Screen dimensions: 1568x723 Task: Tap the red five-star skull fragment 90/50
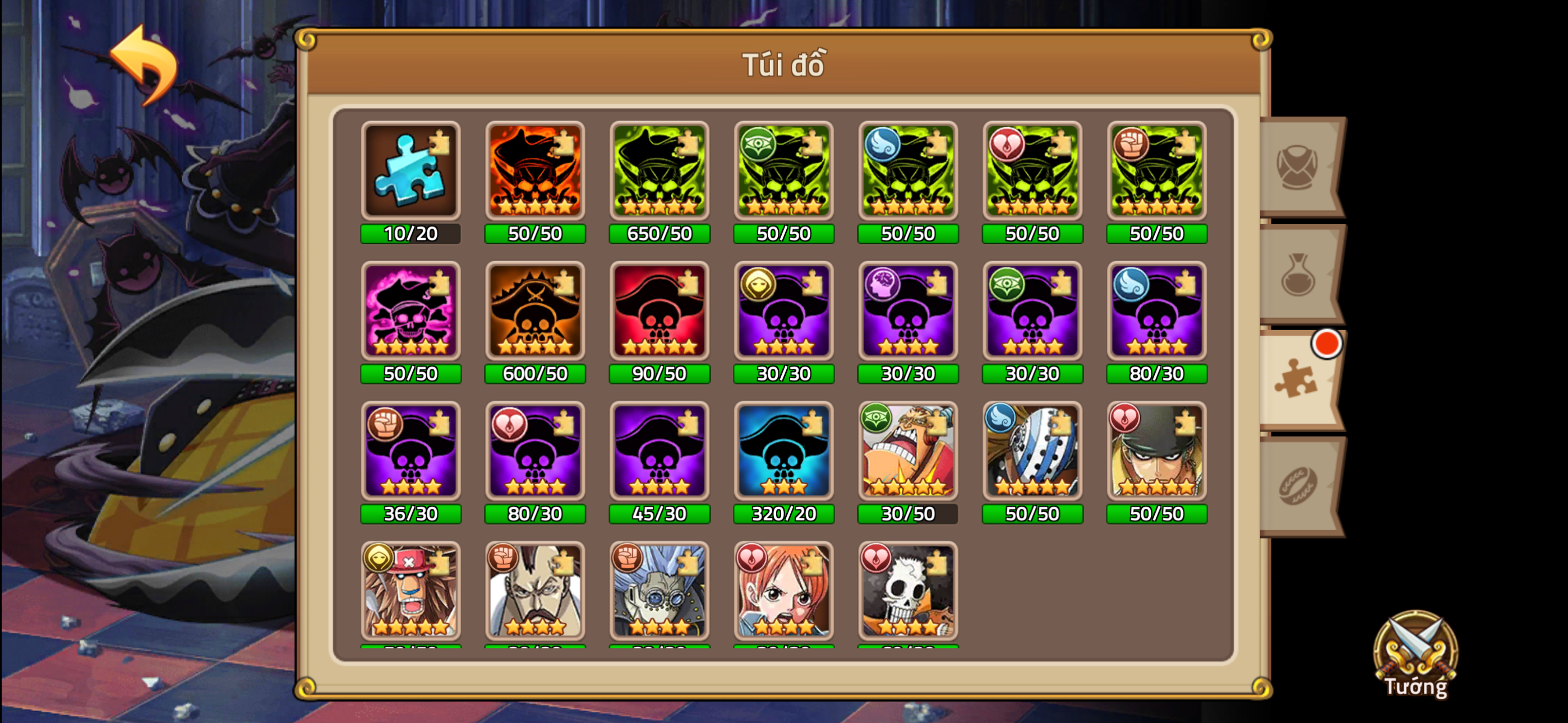659,312
